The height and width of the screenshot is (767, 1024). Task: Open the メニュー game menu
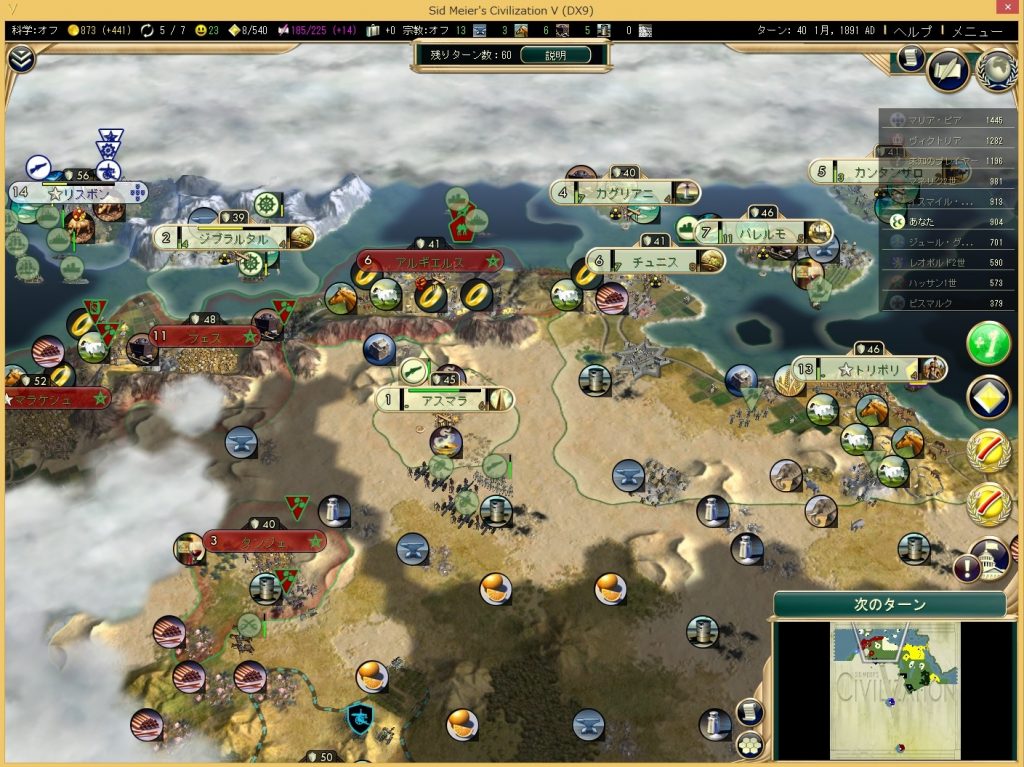click(x=976, y=30)
